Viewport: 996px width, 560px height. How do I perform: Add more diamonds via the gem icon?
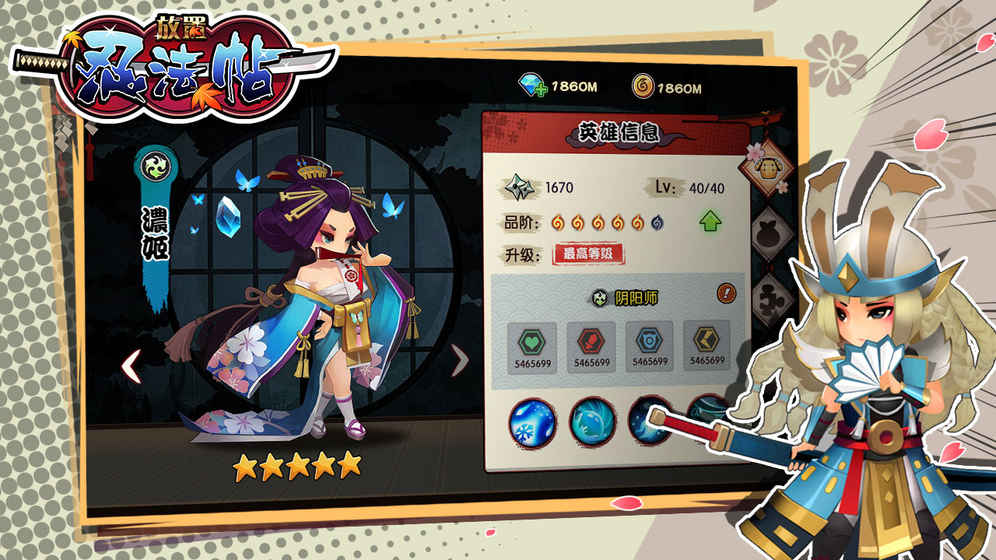point(531,88)
